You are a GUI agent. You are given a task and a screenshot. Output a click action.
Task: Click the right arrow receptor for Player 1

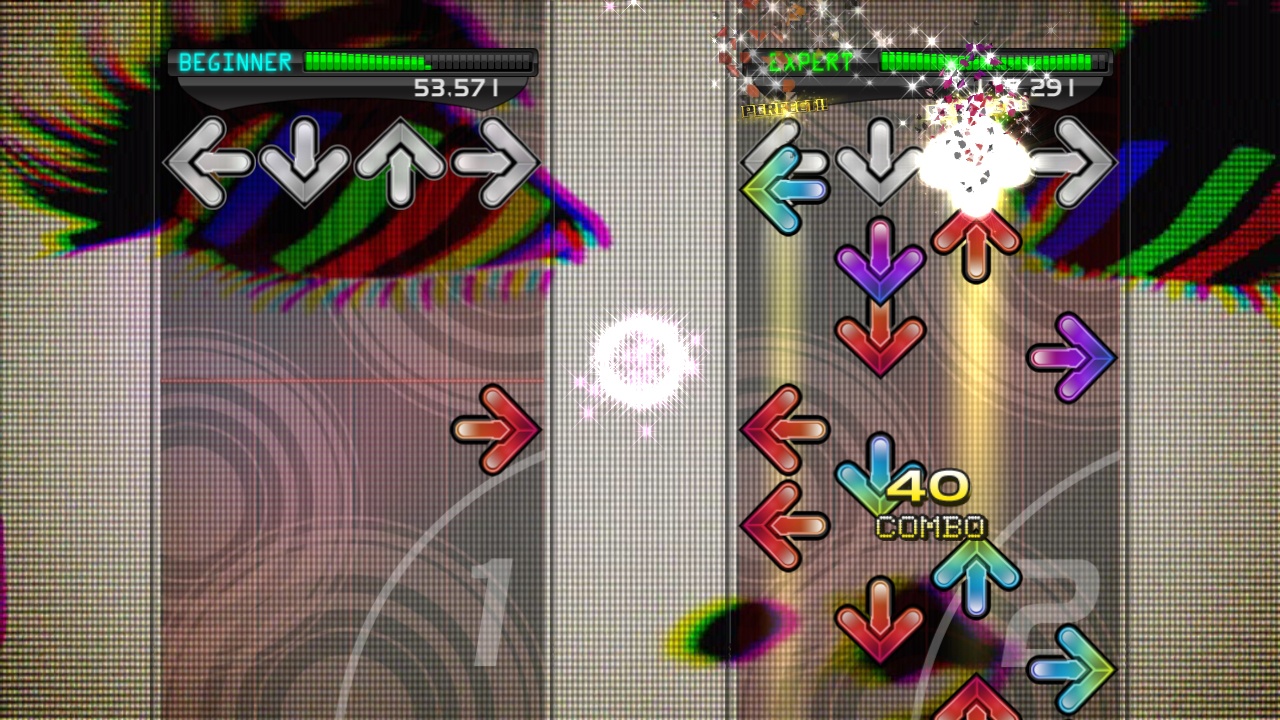pyautogui.click(x=497, y=162)
